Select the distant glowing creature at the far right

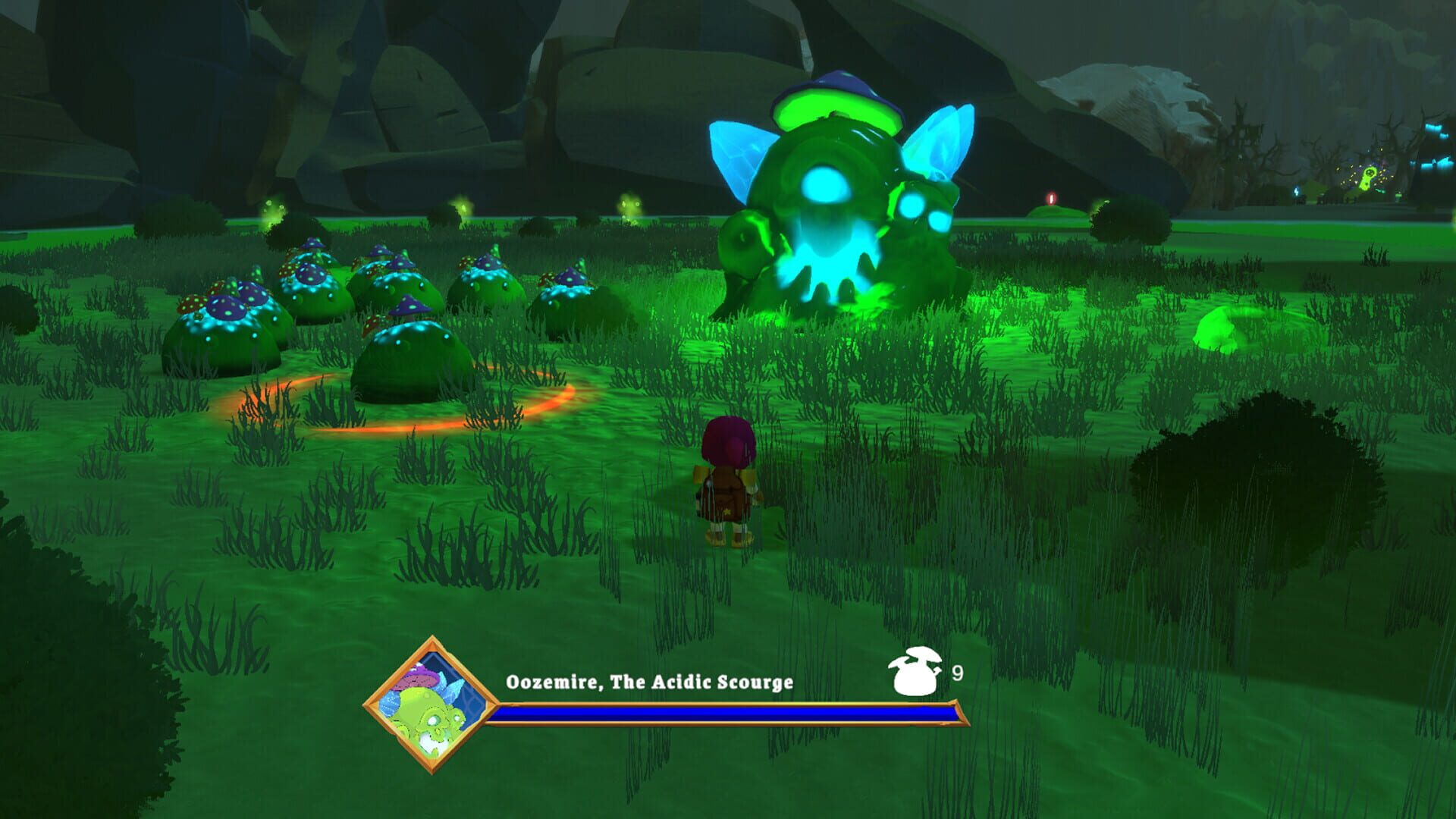pyautogui.click(x=1367, y=178)
